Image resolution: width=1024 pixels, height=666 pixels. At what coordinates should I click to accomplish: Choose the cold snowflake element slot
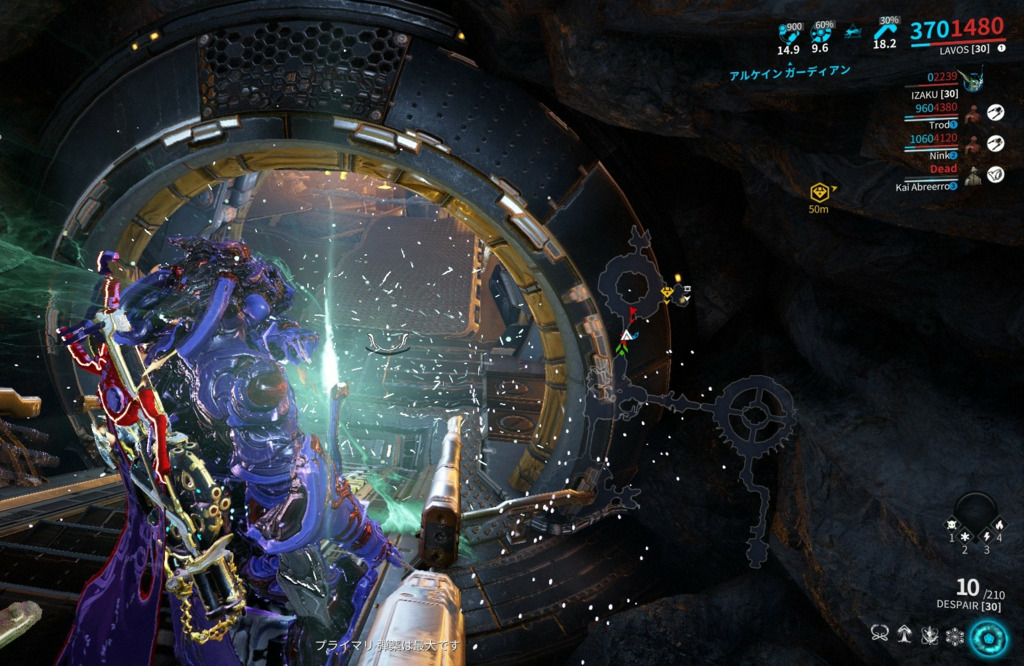point(965,537)
